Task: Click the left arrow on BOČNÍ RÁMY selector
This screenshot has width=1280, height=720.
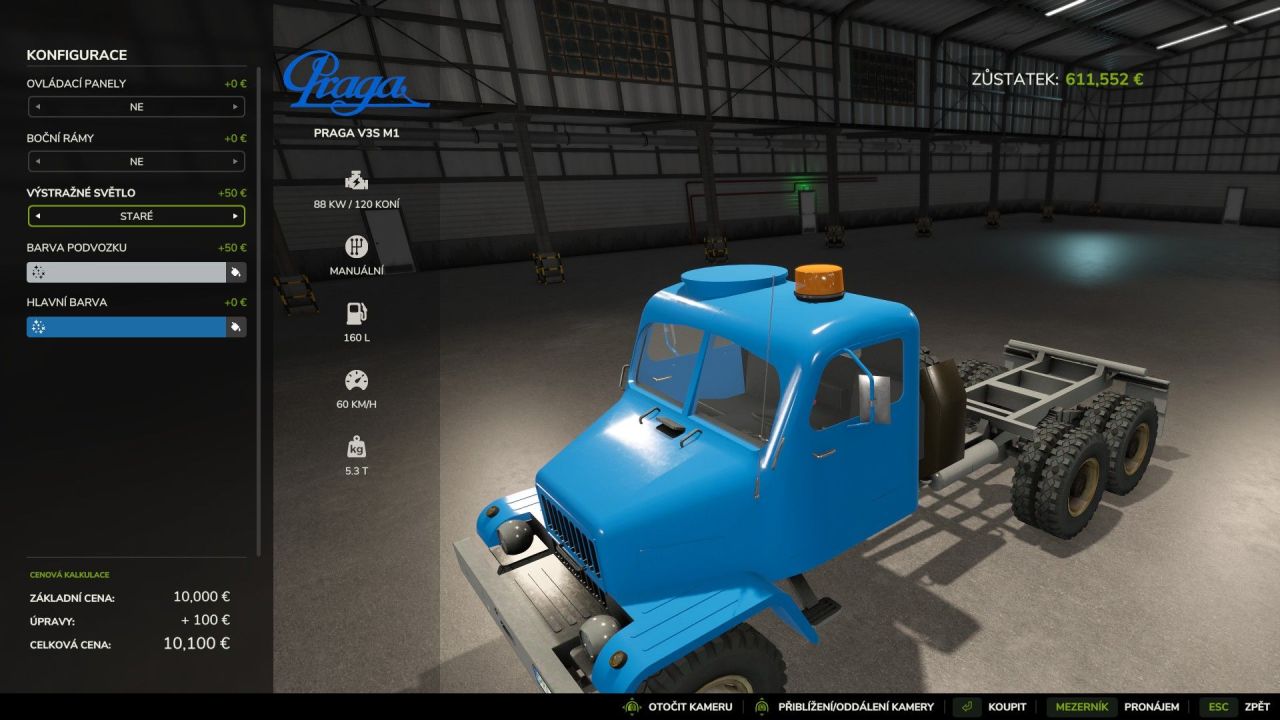Action: 36,161
